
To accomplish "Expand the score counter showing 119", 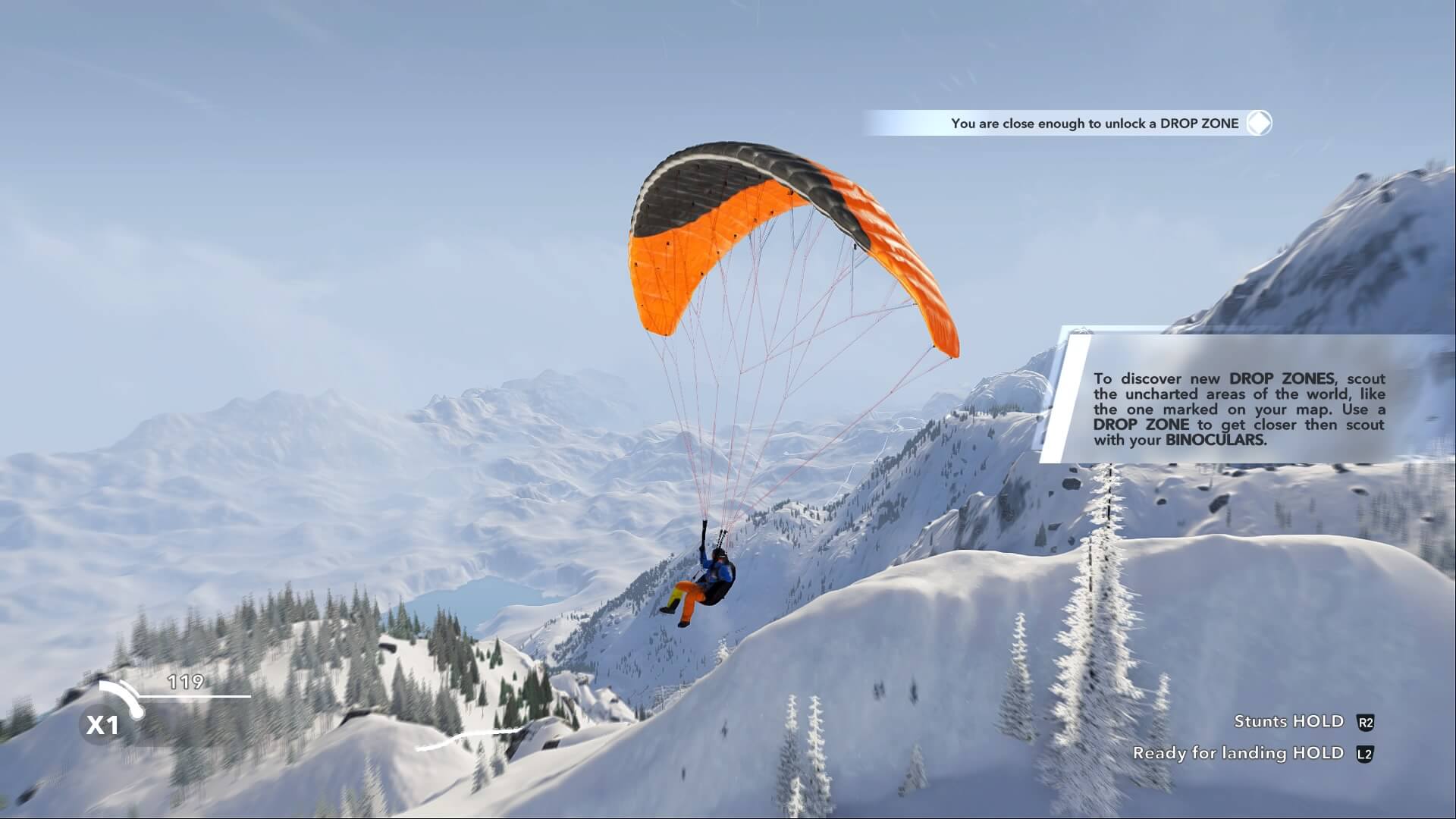I will [x=186, y=682].
